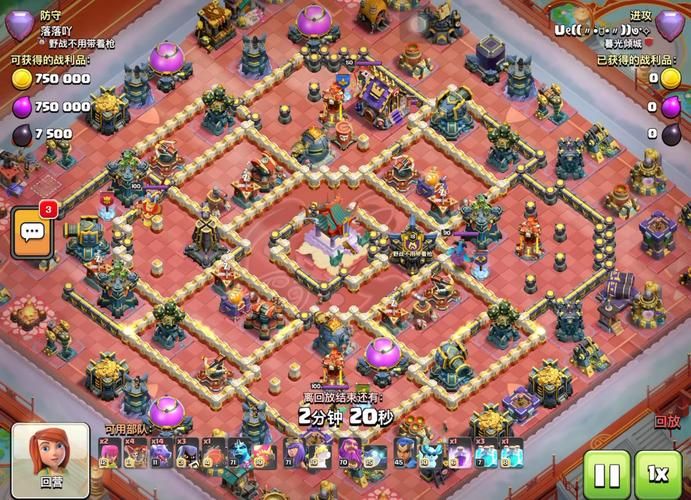Select the Grand Warden level 70 icon
The image size is (691, 500).
(x=349, y=453)
